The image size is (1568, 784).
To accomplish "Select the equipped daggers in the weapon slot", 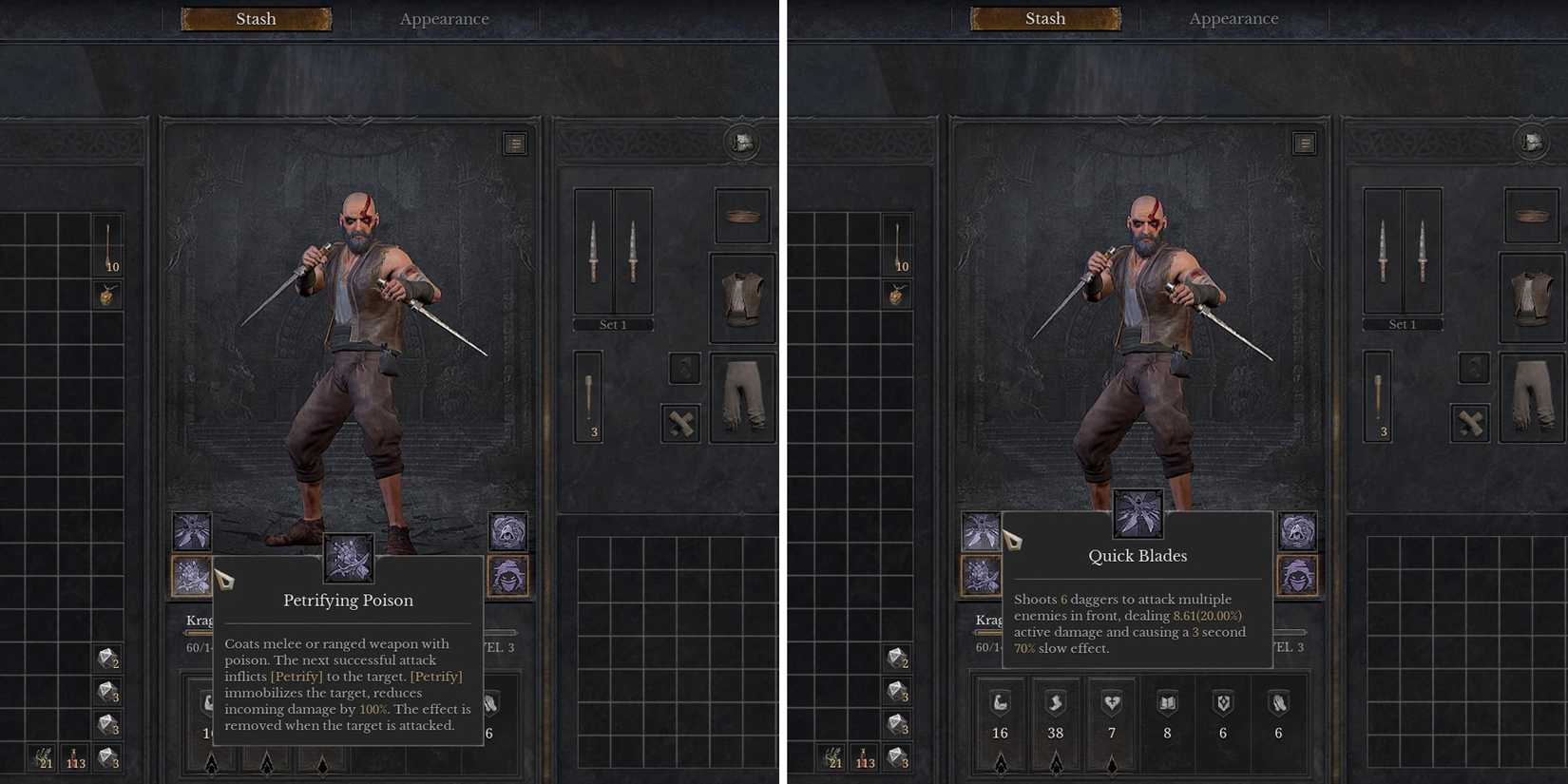I will coord(613,252).
